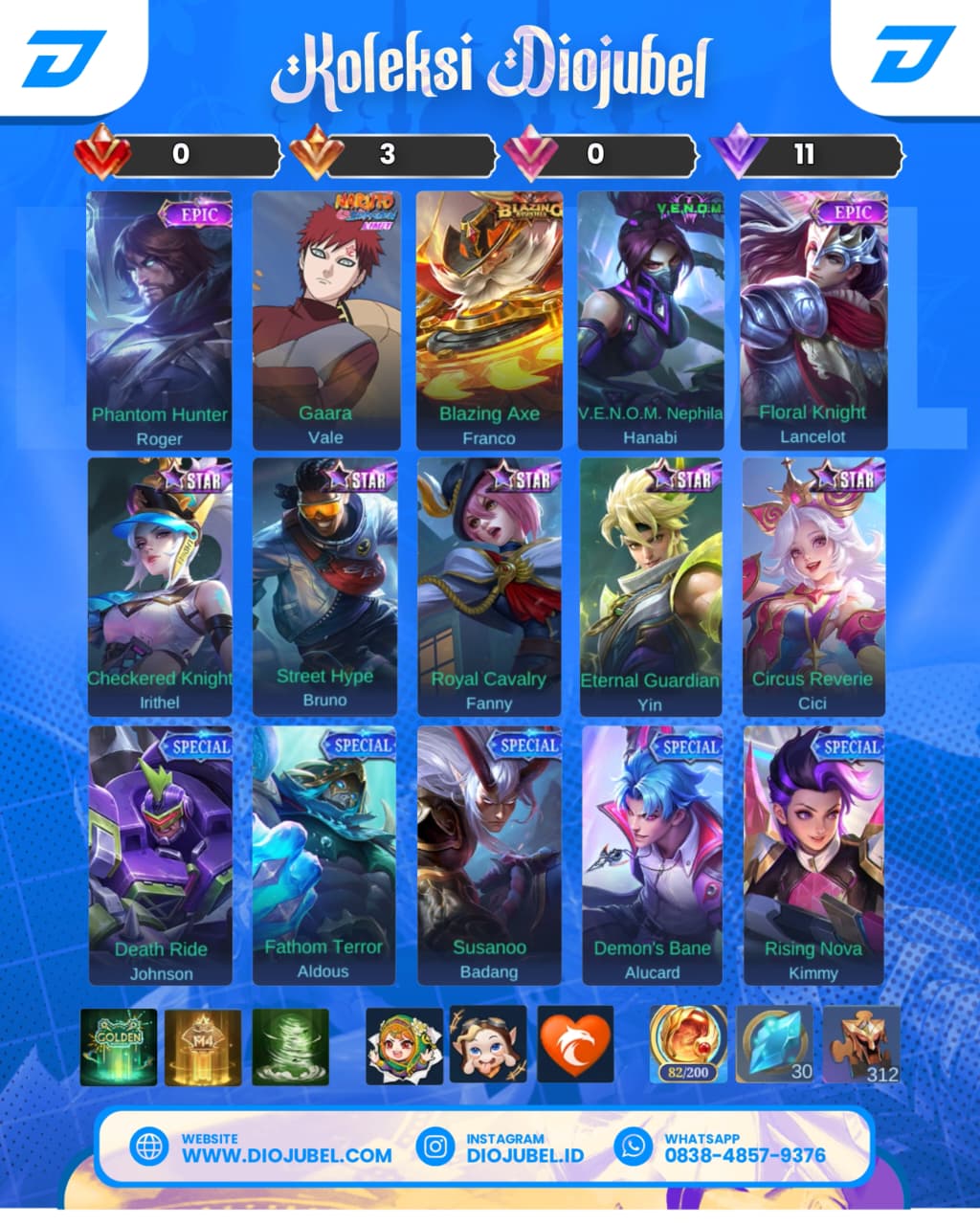Viewport: 980px width, 1225px height.
Task: Open the DIOJUBEL.ID Instagram link
Action: (524, 1154)
